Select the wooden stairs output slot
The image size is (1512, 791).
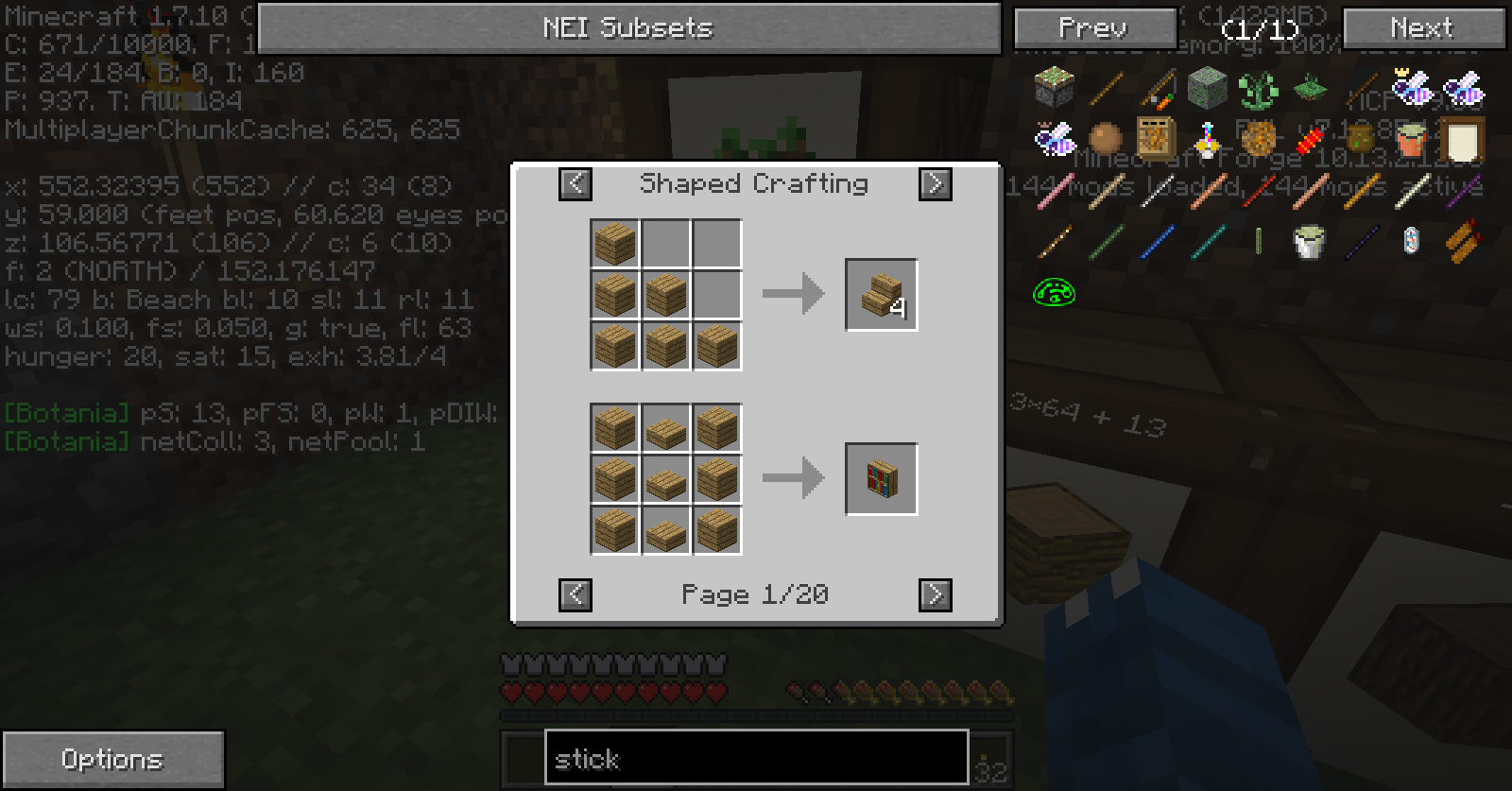[881, 295]
